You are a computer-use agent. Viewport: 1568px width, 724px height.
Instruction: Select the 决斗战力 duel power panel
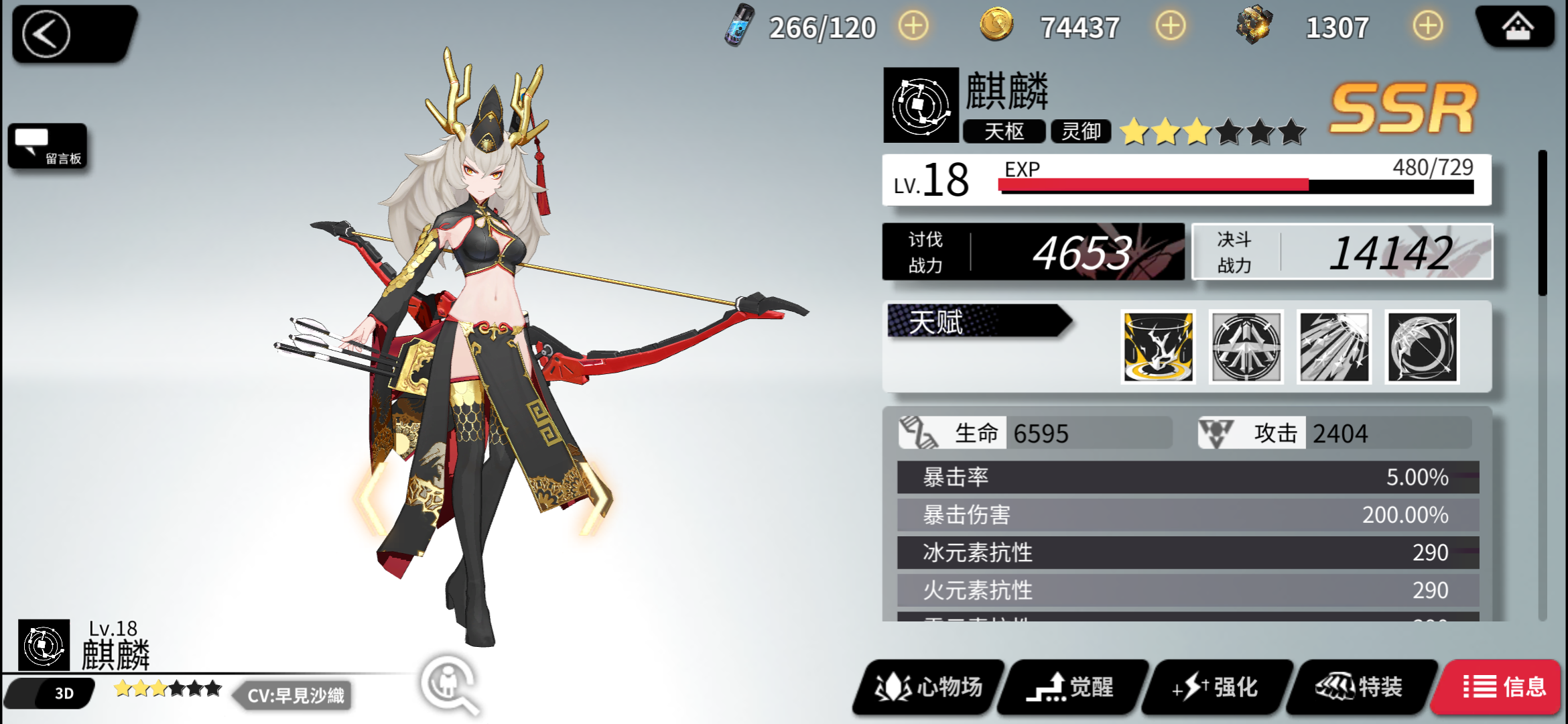click(1343, 252)
